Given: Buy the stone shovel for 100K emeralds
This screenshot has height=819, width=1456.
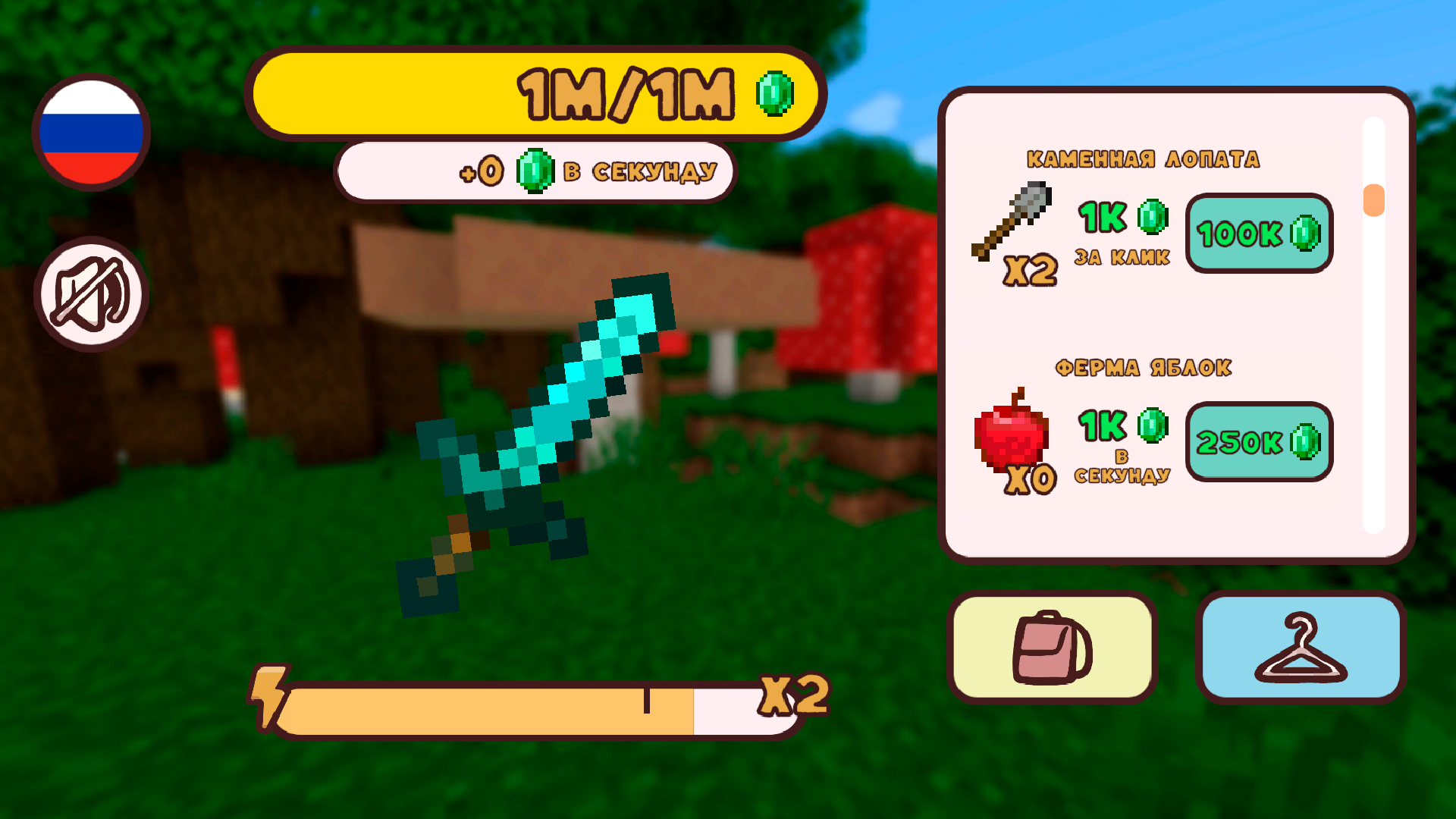Looking at the screenshot, I should (x=1258, y=234).
